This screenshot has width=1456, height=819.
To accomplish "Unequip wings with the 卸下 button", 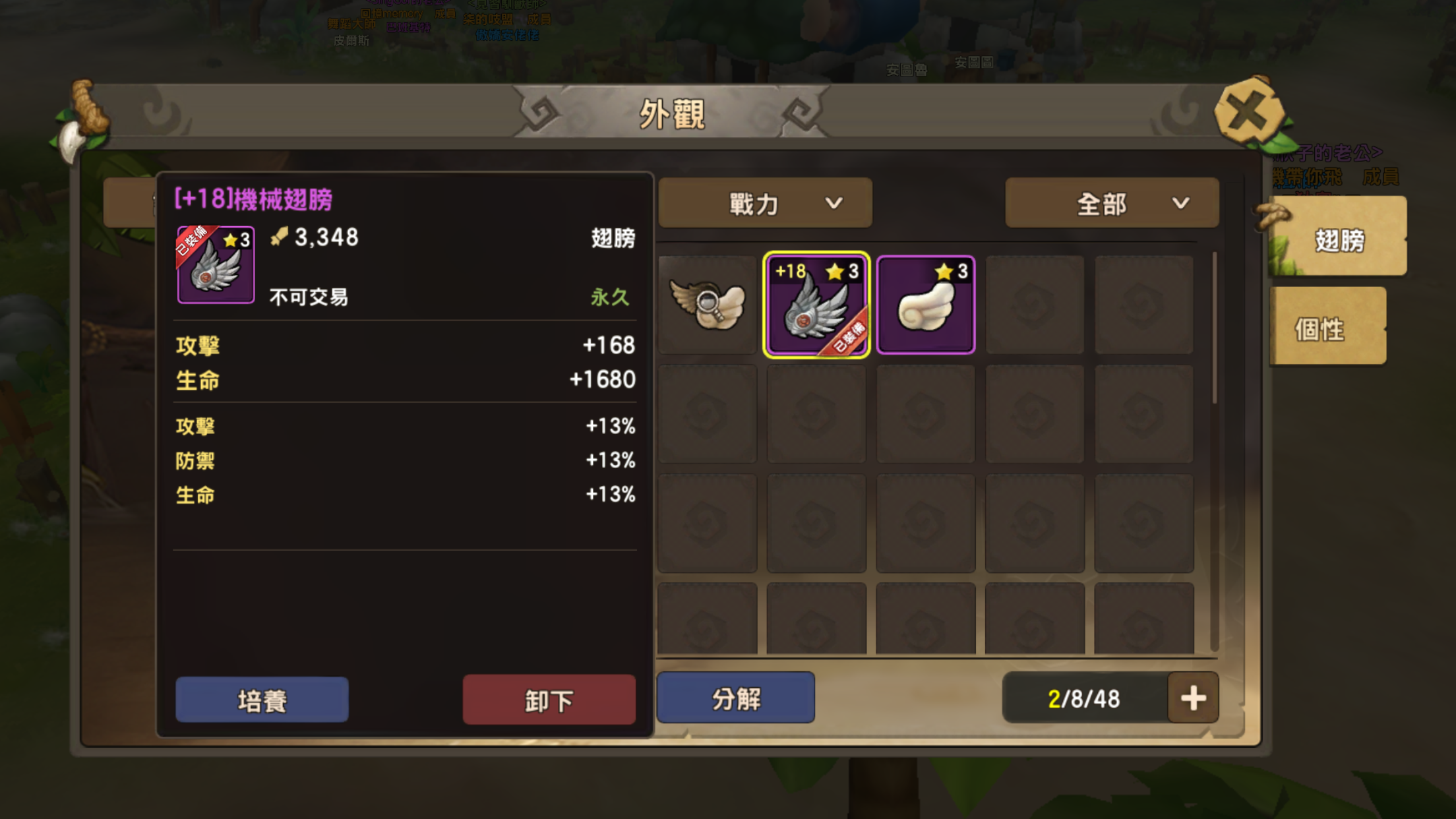I will [549, 700].
